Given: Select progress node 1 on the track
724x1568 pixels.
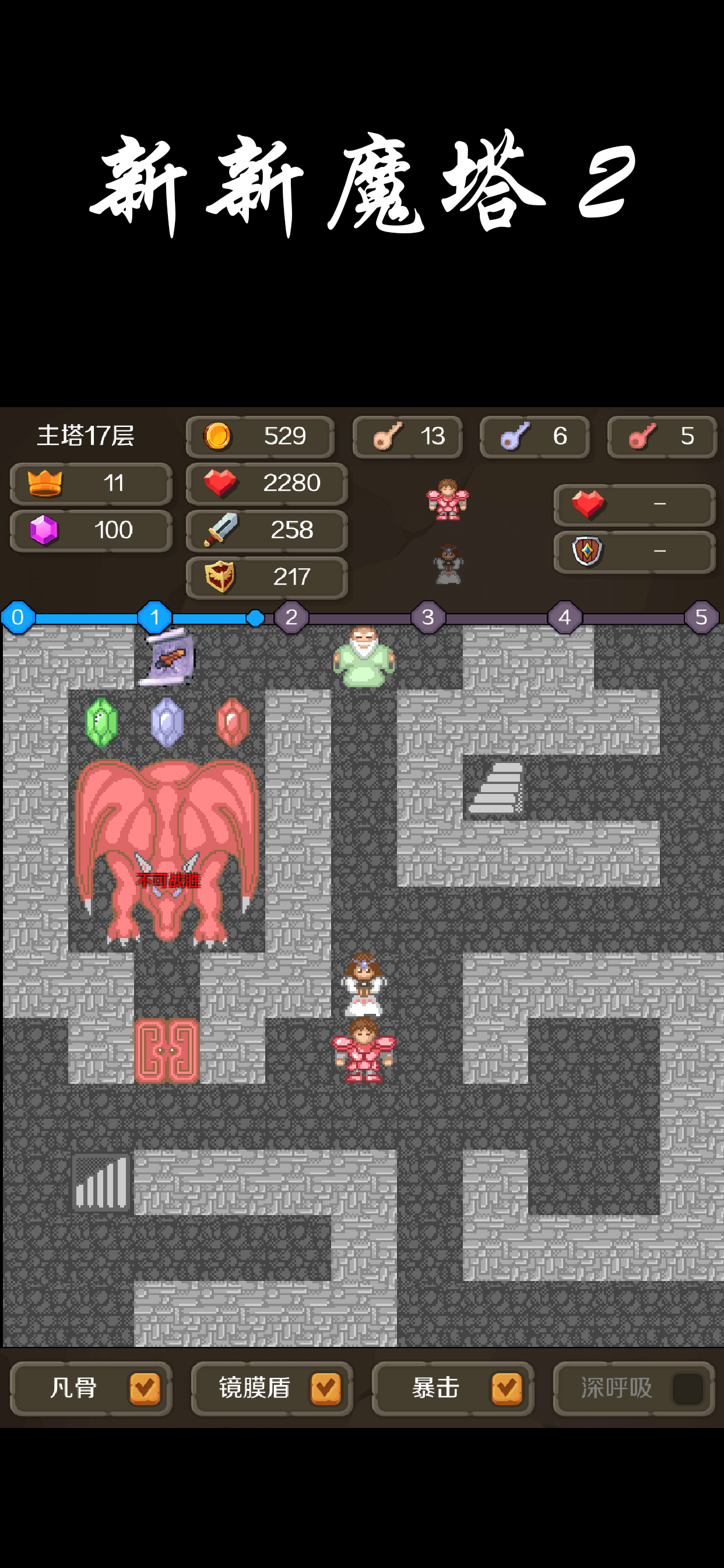Looking at the screenshot, I should [154, 617].
